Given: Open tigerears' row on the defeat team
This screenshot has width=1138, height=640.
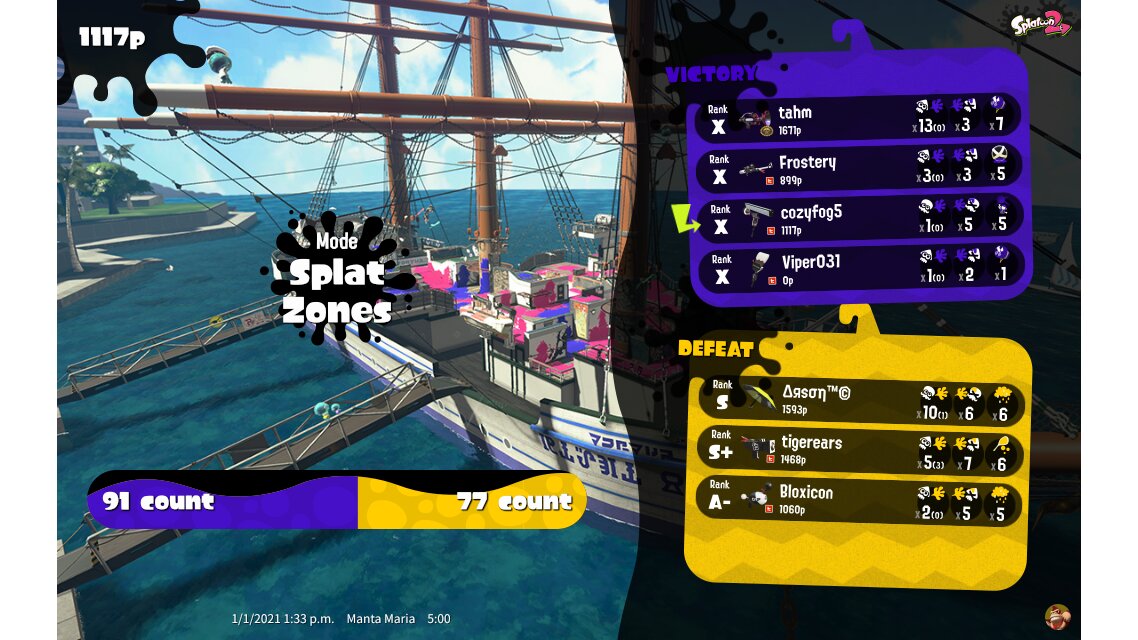Looking at the screenshot, I should coord(860,450).
